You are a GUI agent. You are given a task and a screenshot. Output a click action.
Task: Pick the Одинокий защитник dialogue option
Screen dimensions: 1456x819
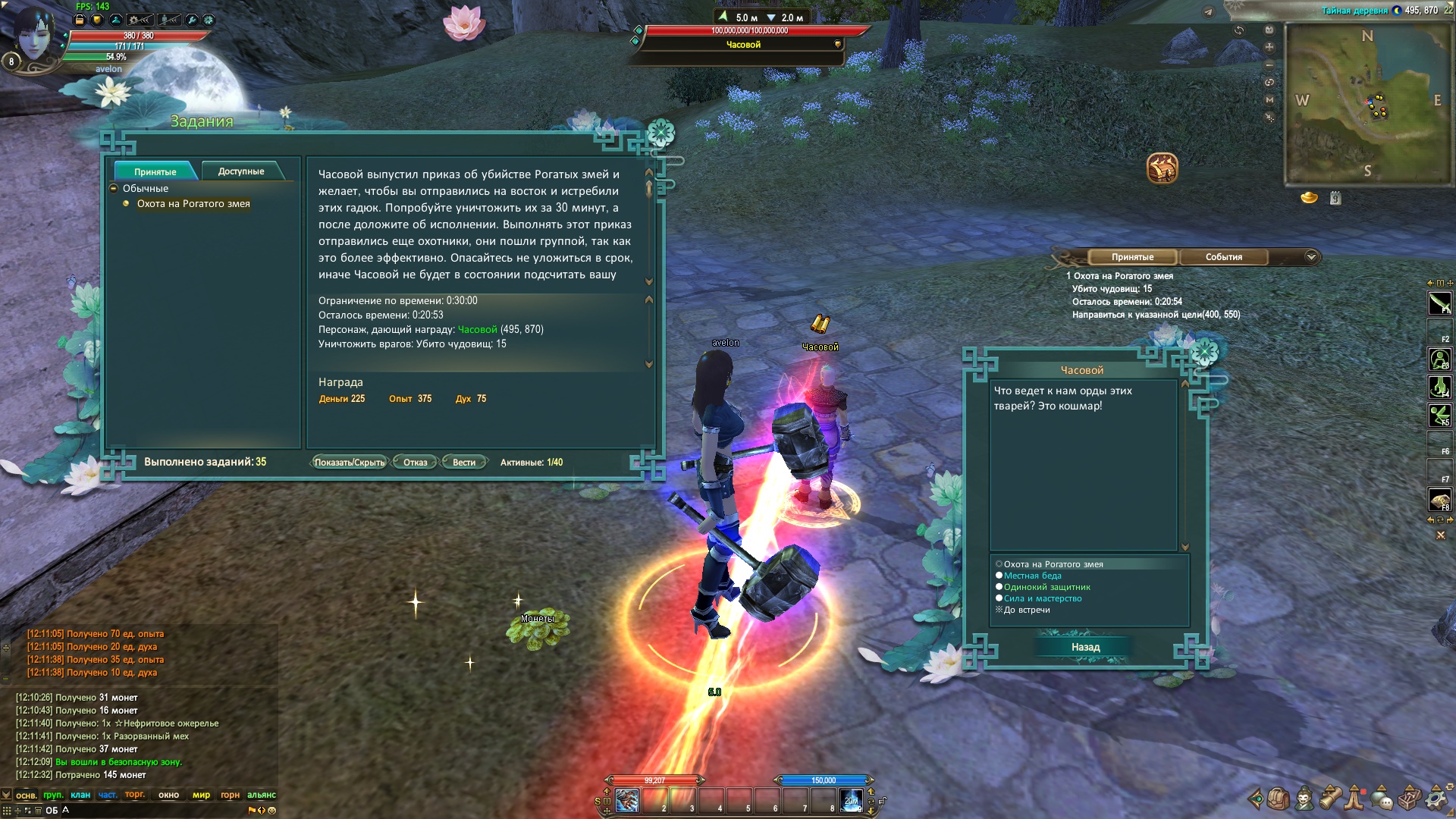coord(1046,587)
